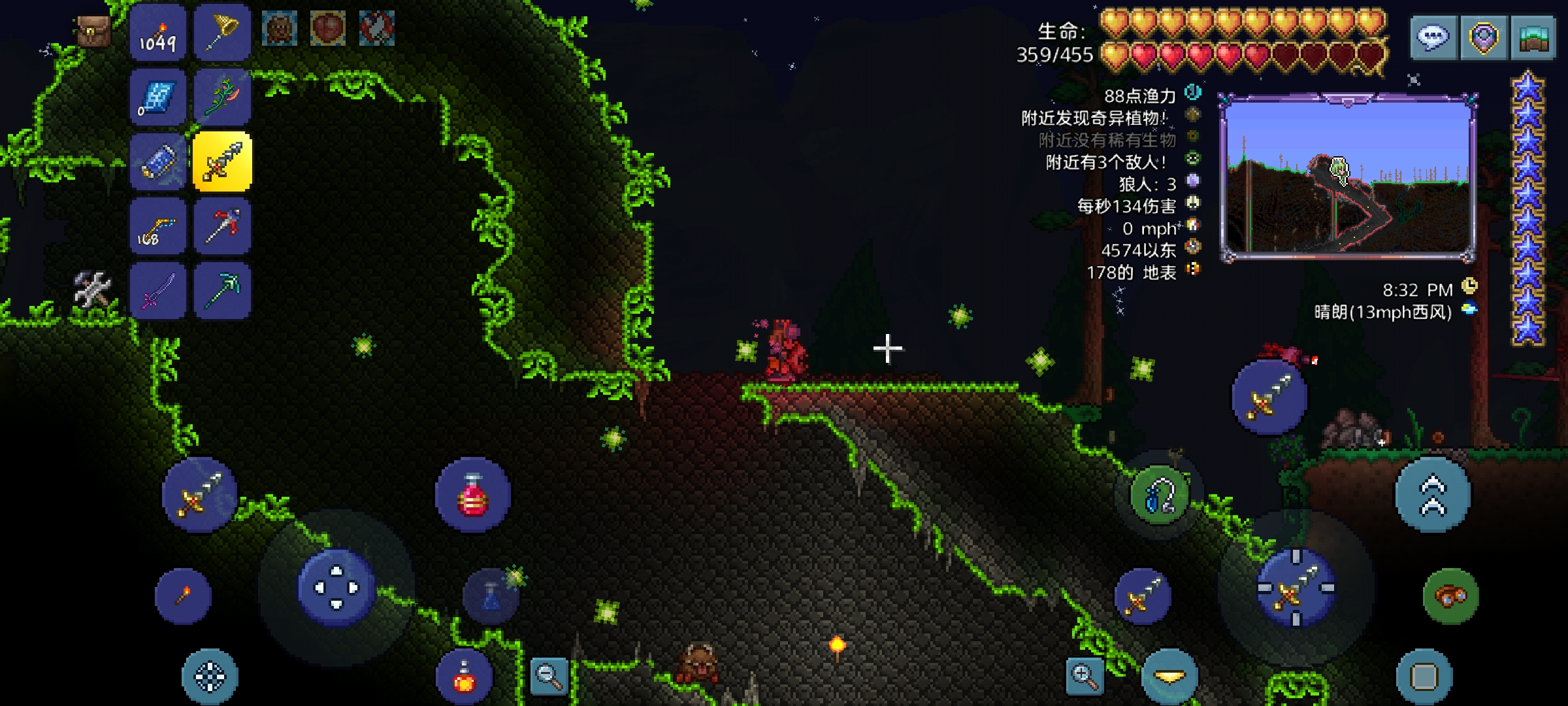
Task: Open the full world map
Action: 1533,38
